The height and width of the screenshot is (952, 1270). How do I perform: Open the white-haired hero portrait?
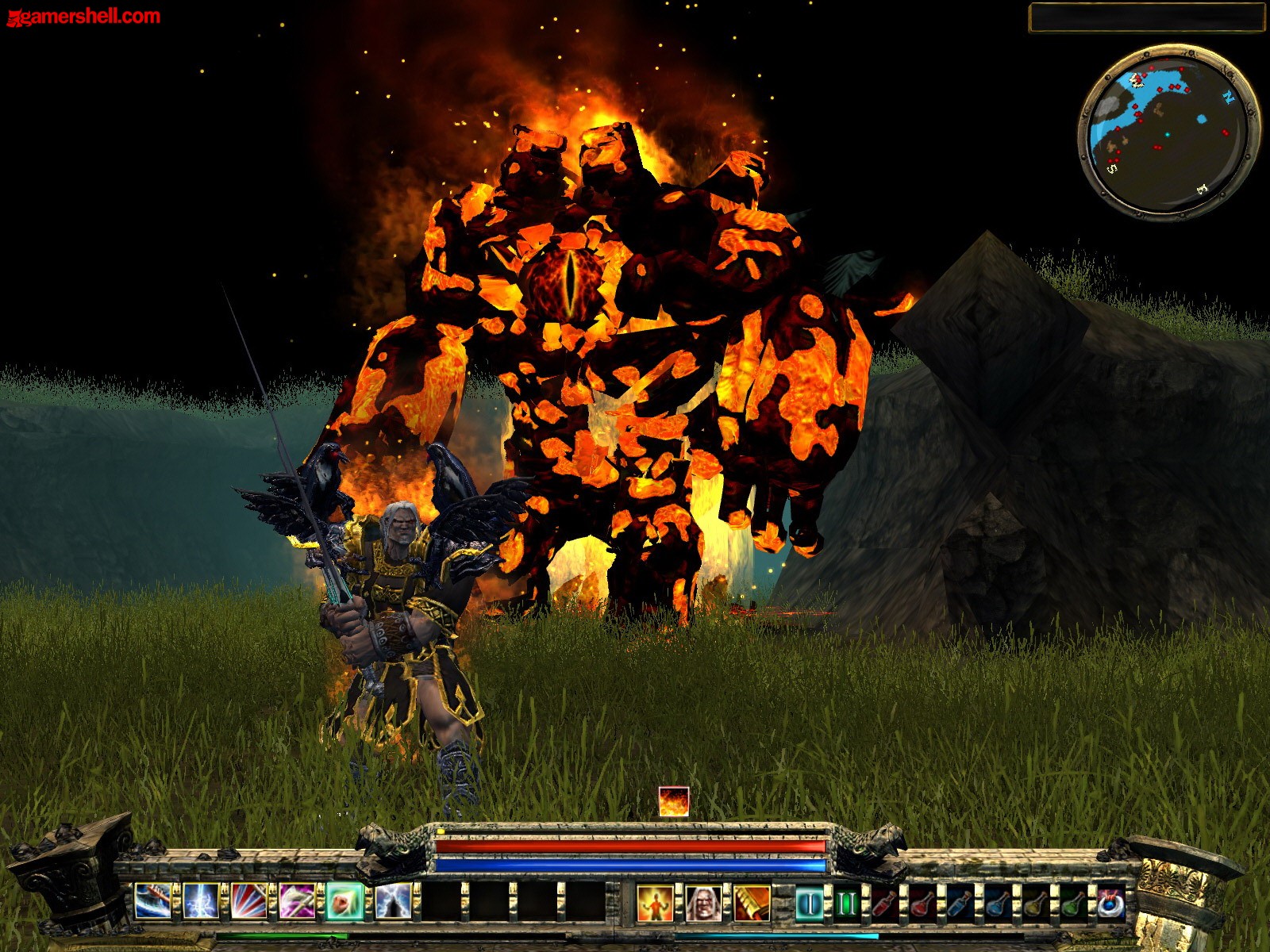tap(703, 904)
